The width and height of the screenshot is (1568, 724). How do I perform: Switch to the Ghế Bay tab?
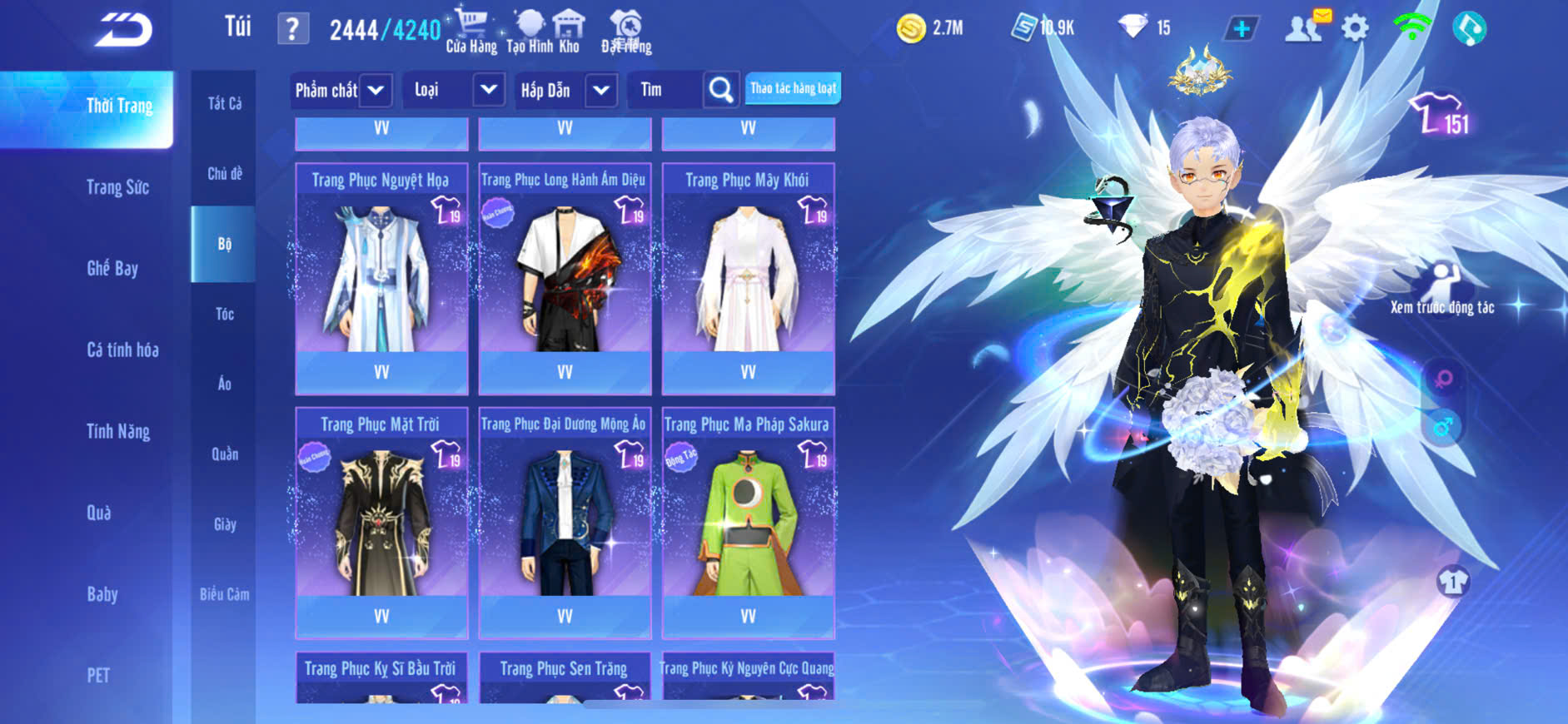pos(112,268)
